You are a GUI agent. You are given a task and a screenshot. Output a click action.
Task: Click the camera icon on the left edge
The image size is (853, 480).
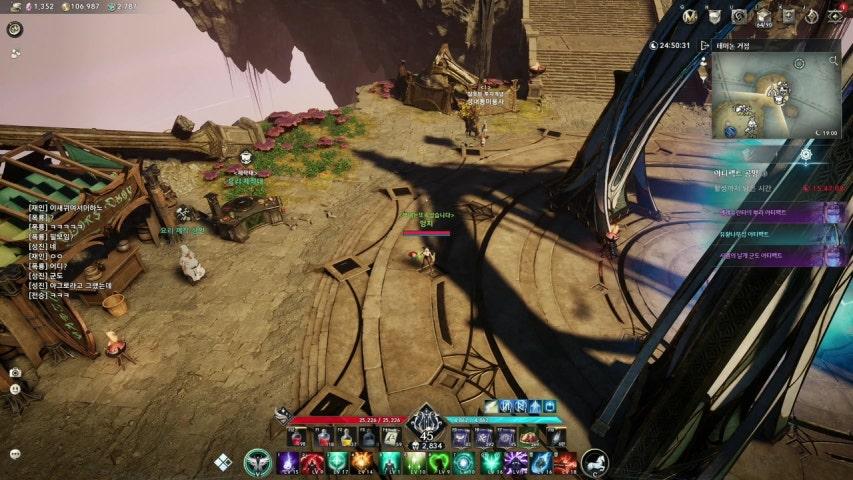pos(15,373)
